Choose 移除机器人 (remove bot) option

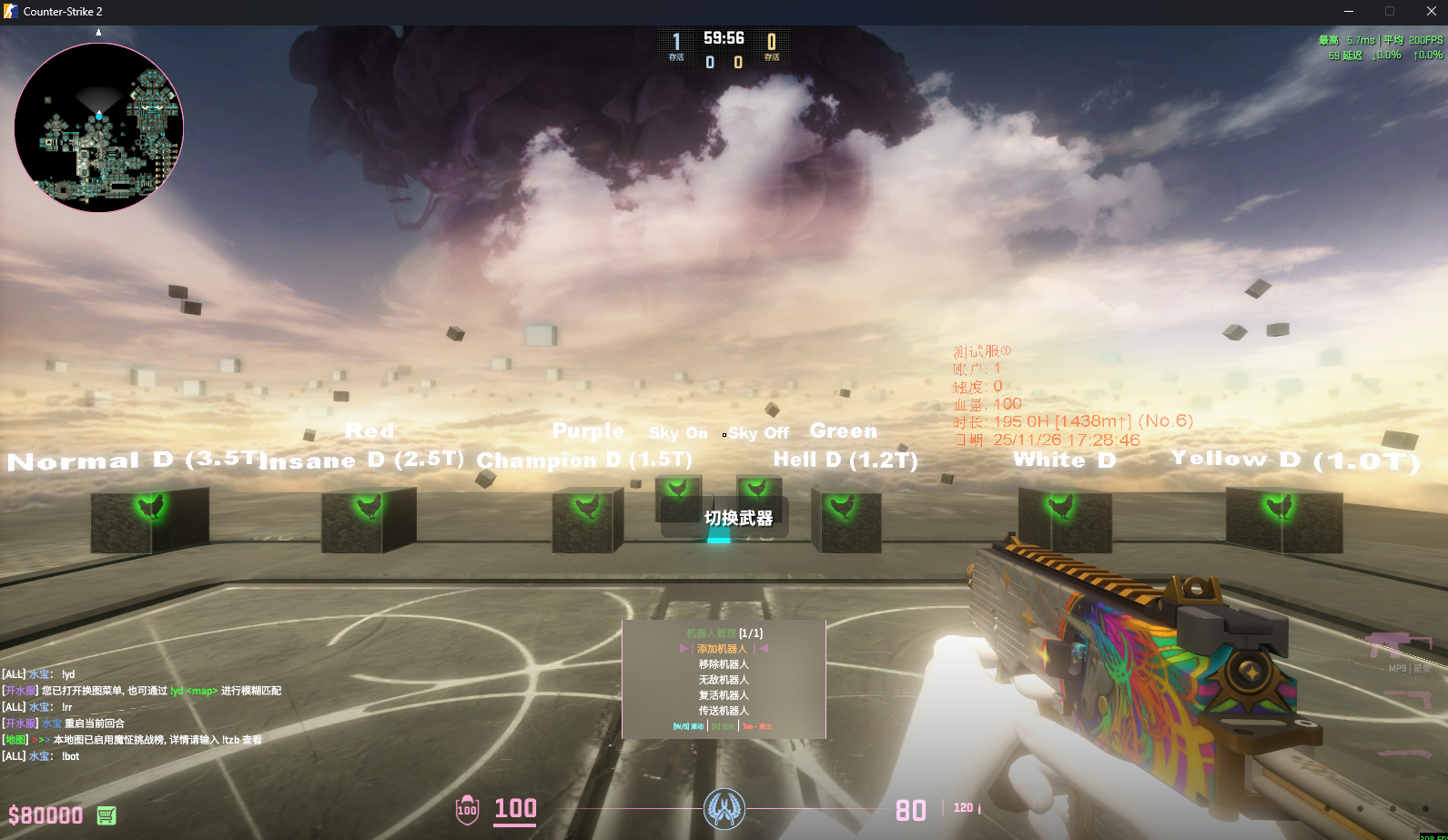click(x=724, y=664)
